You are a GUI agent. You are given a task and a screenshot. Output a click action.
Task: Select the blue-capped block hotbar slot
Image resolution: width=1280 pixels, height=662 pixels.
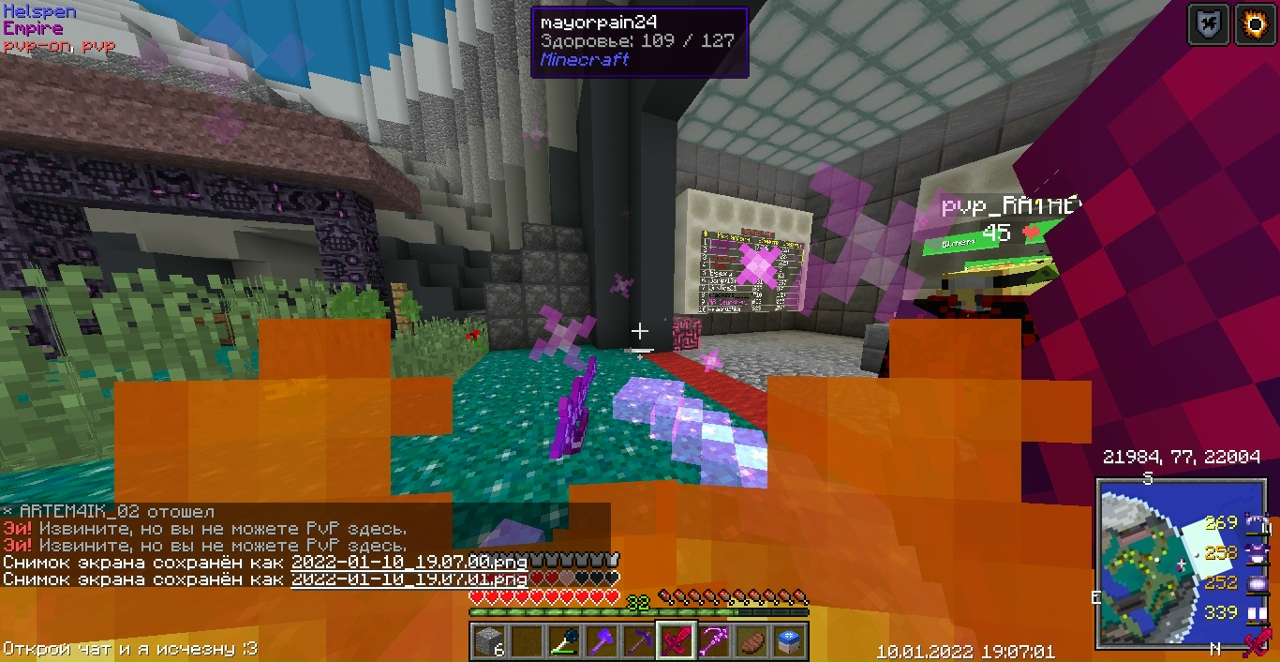click(x=788, y=640)
